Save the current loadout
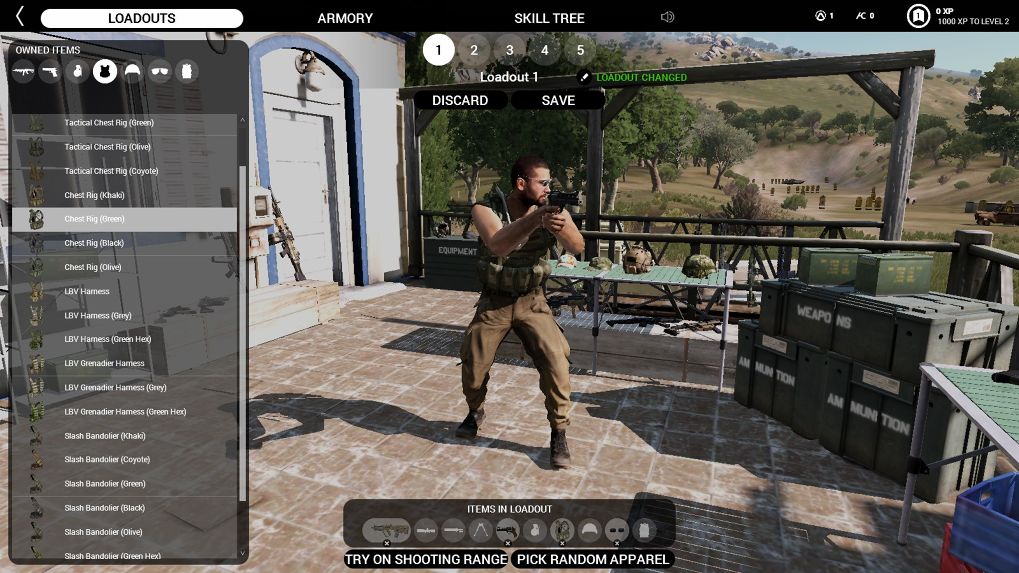The image size is (1019, 573). pos(558,100)
